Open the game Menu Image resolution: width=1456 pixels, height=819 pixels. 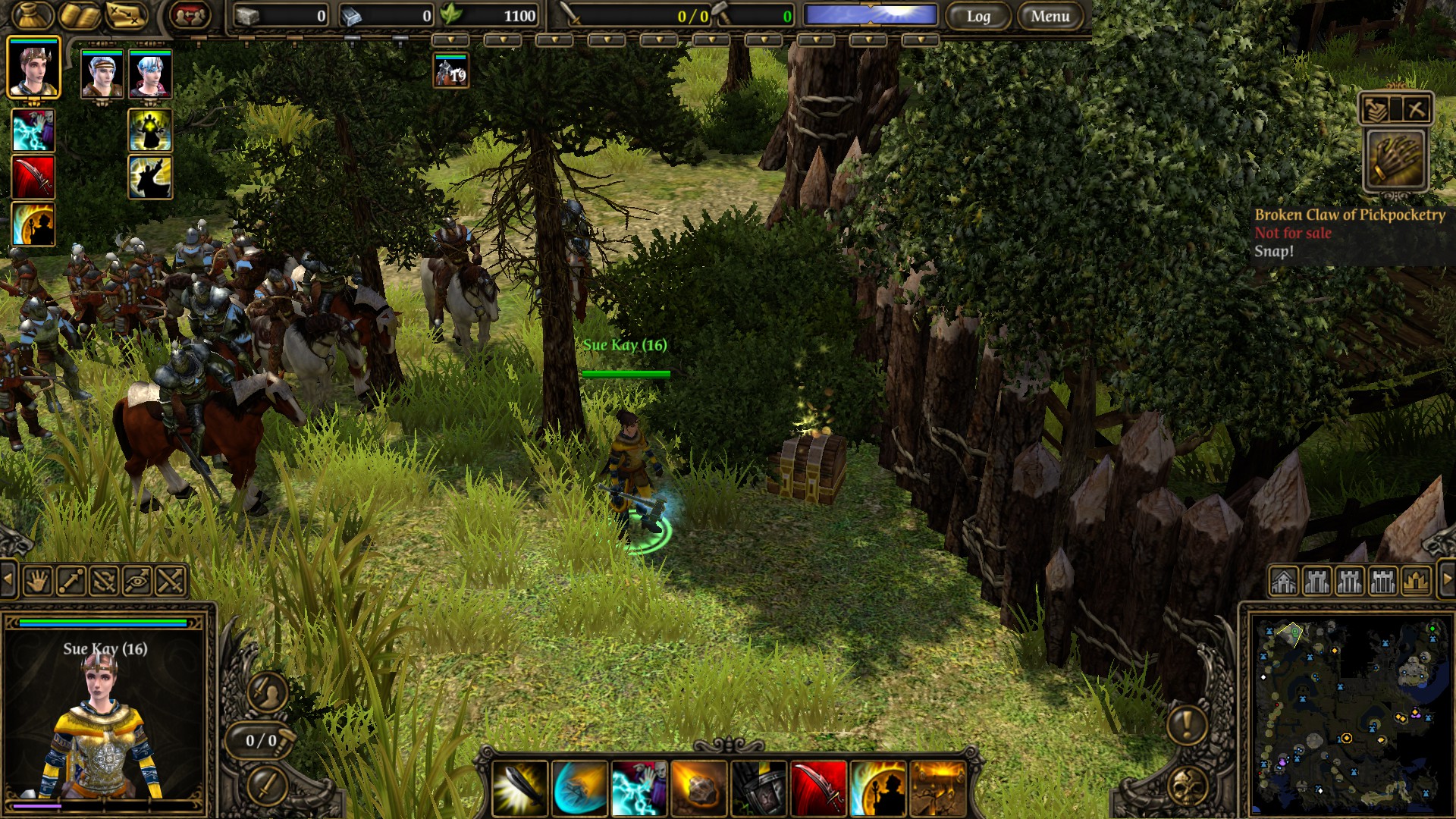[1050, 16]
